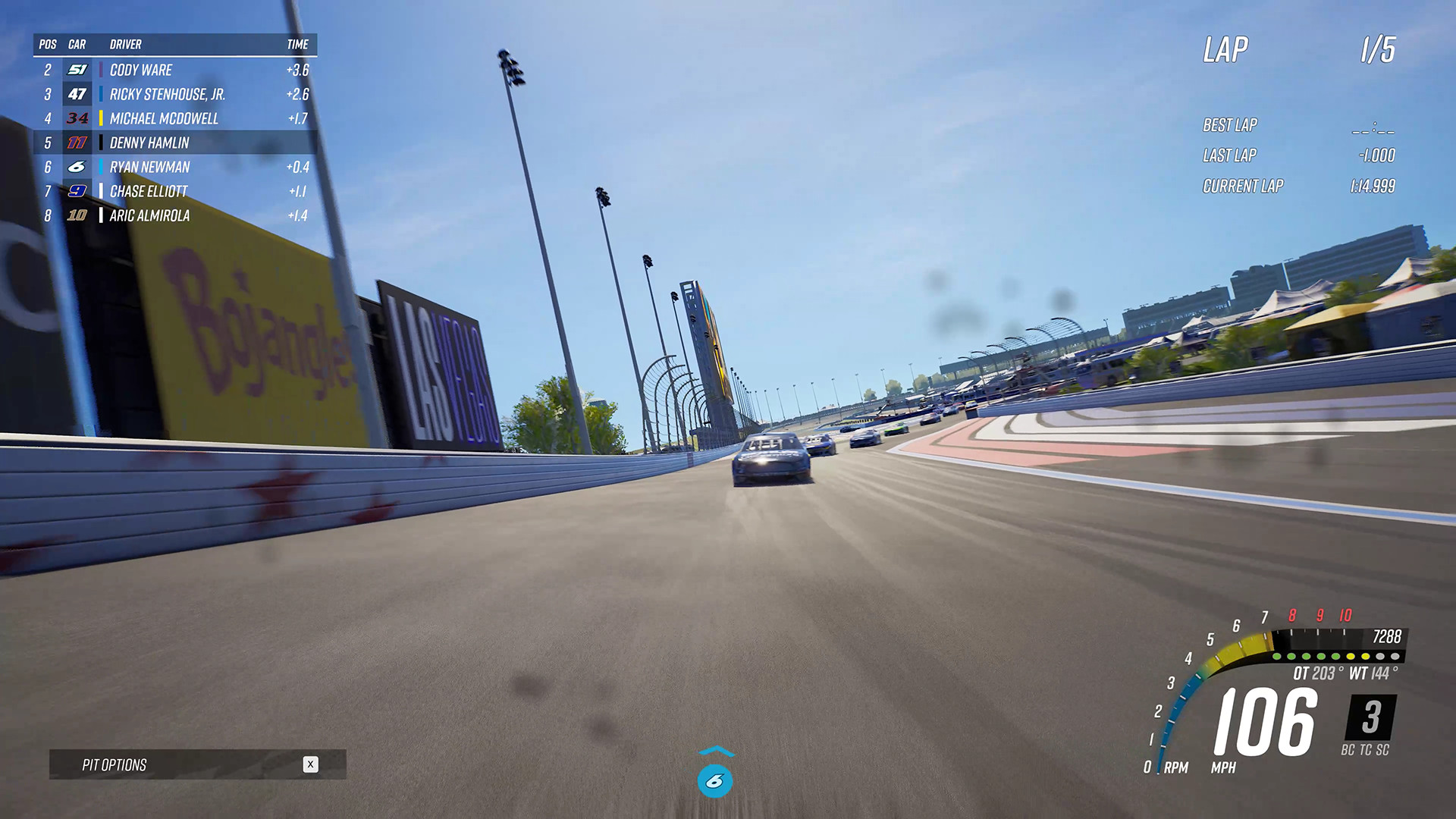
Task: Select the car 34 number badge
Action: pos(78,118)
